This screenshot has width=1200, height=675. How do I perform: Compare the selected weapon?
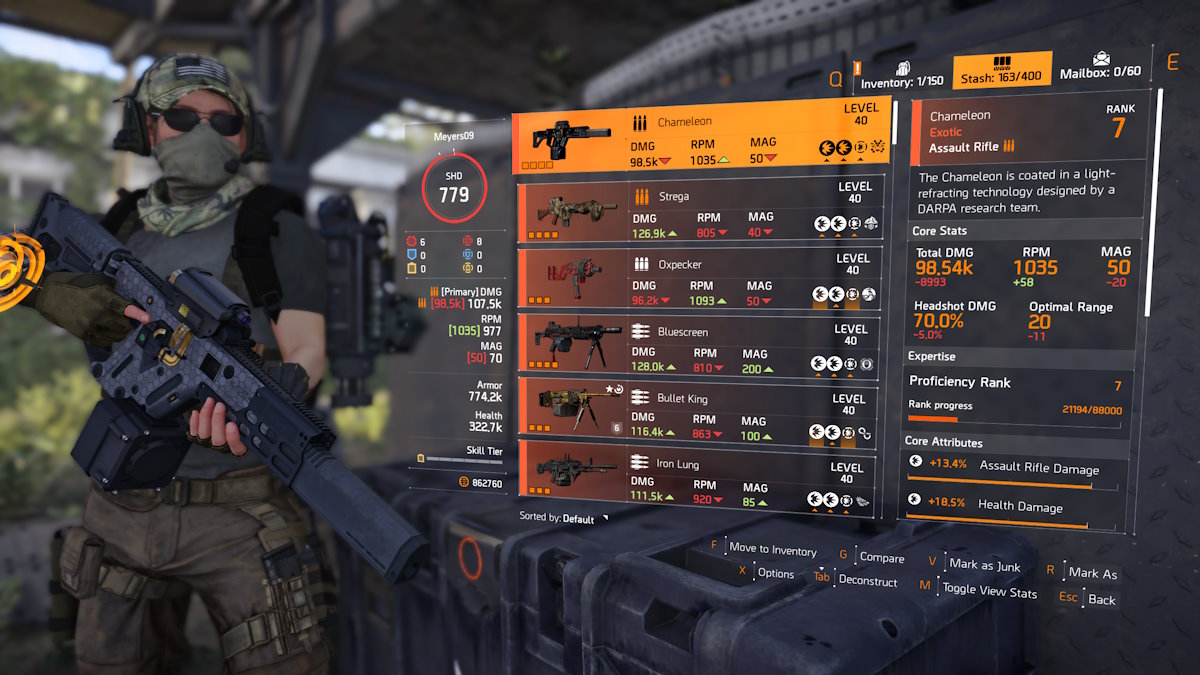click(881, 558)
